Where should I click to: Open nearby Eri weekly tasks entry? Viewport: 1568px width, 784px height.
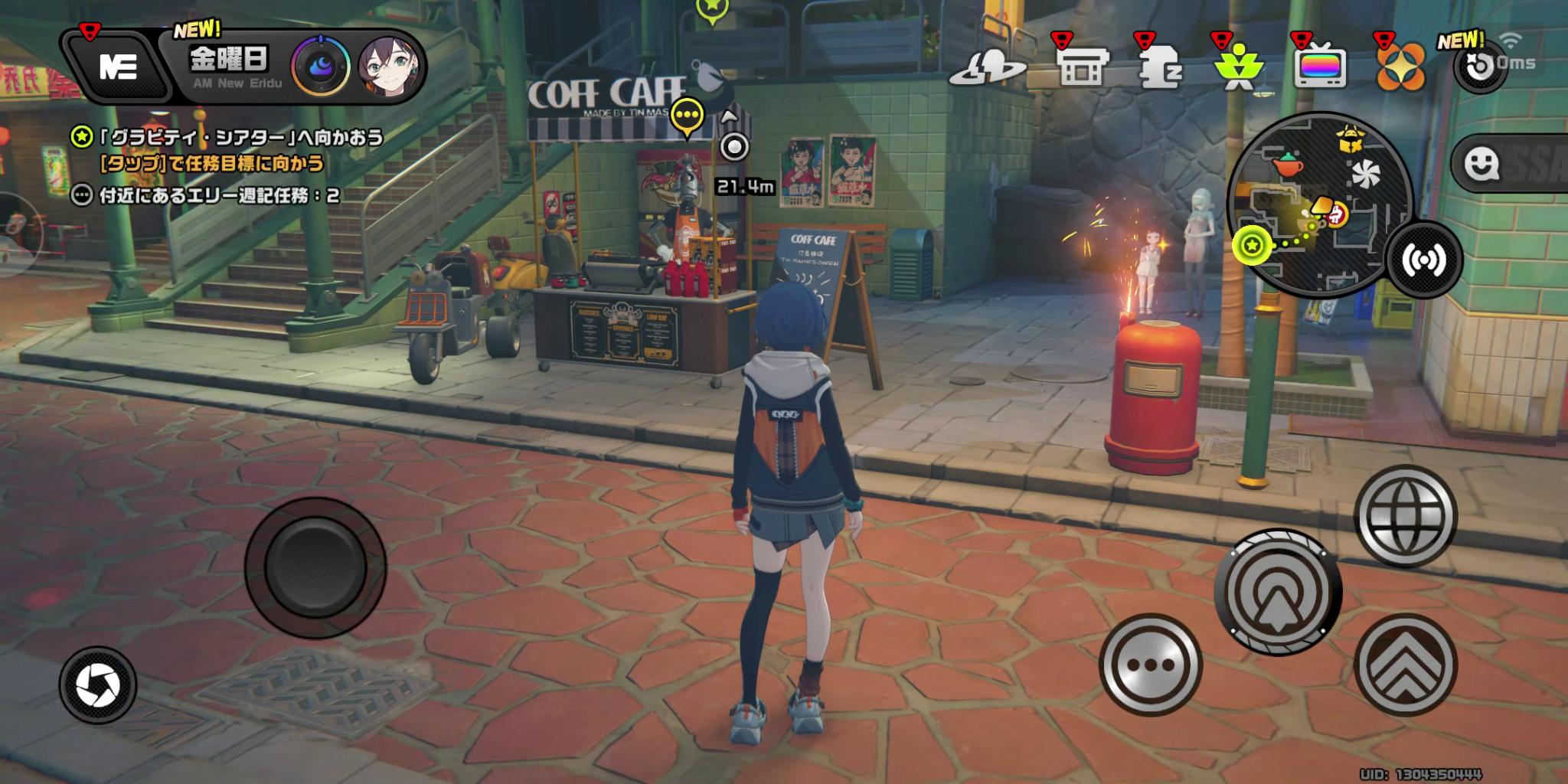pos(207,196)
